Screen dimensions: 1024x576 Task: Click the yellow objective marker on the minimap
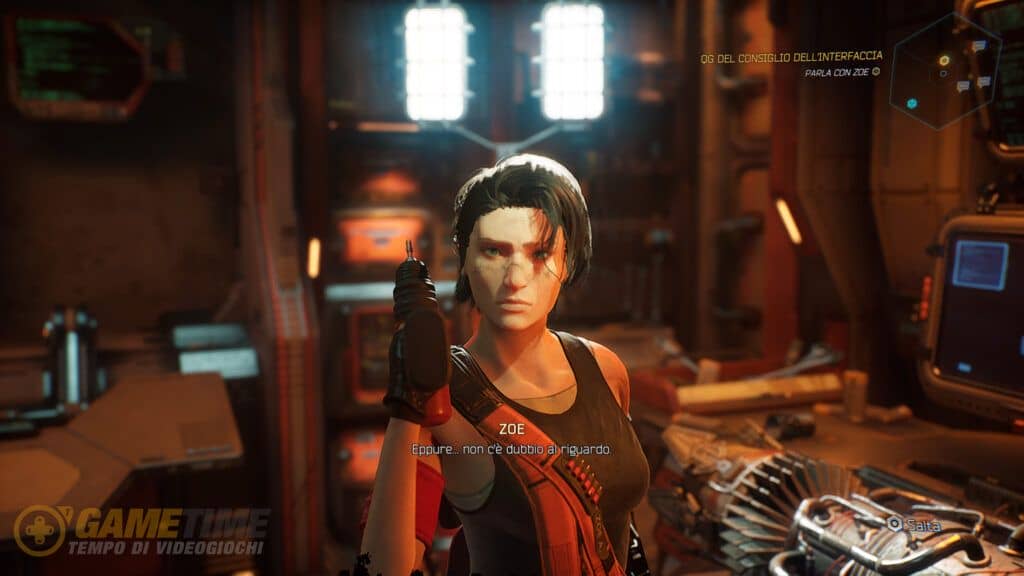coord(943,61)
